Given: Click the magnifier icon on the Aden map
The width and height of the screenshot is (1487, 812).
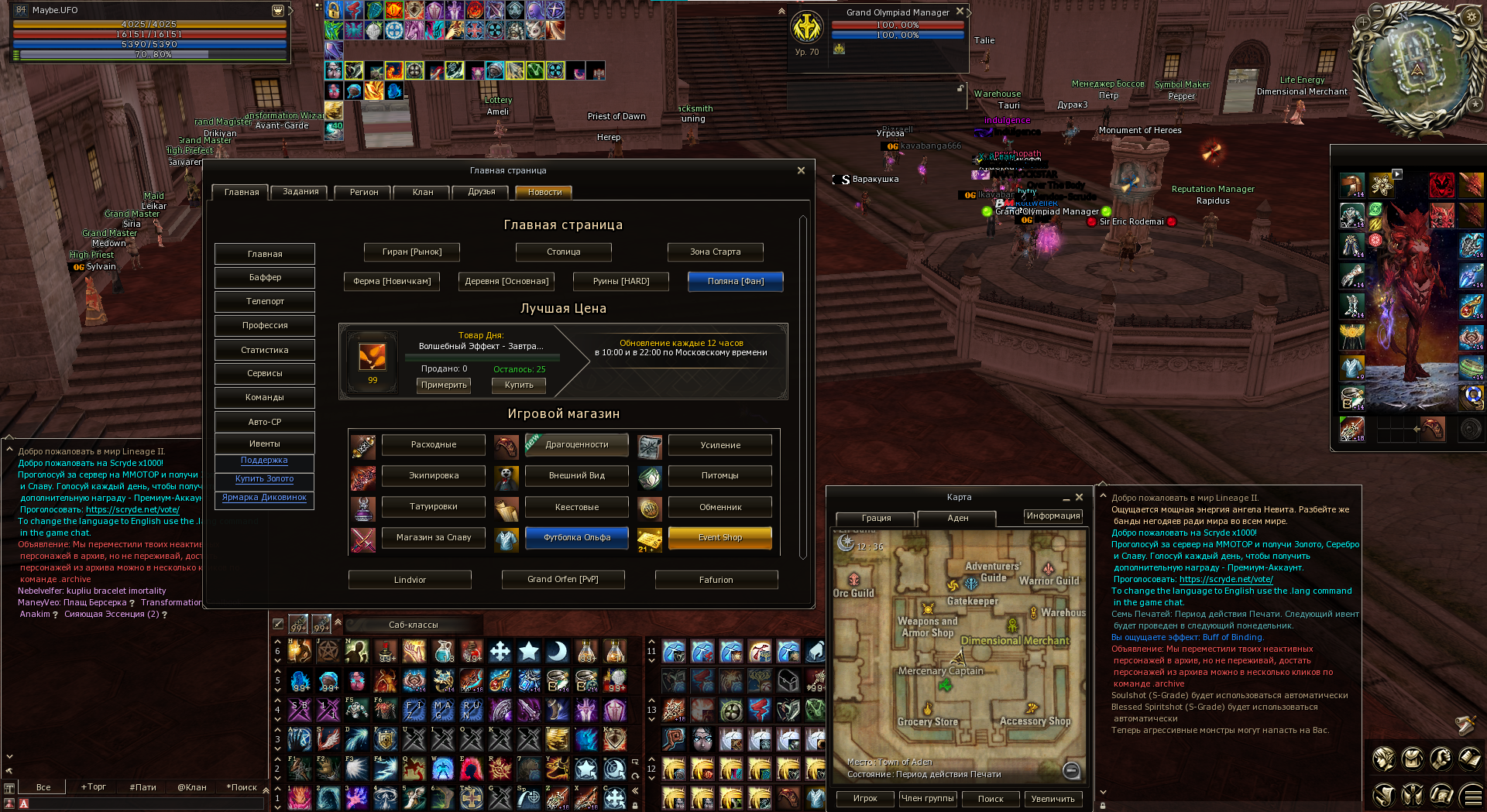Looking at the screenshot, I should (1071, 770).
